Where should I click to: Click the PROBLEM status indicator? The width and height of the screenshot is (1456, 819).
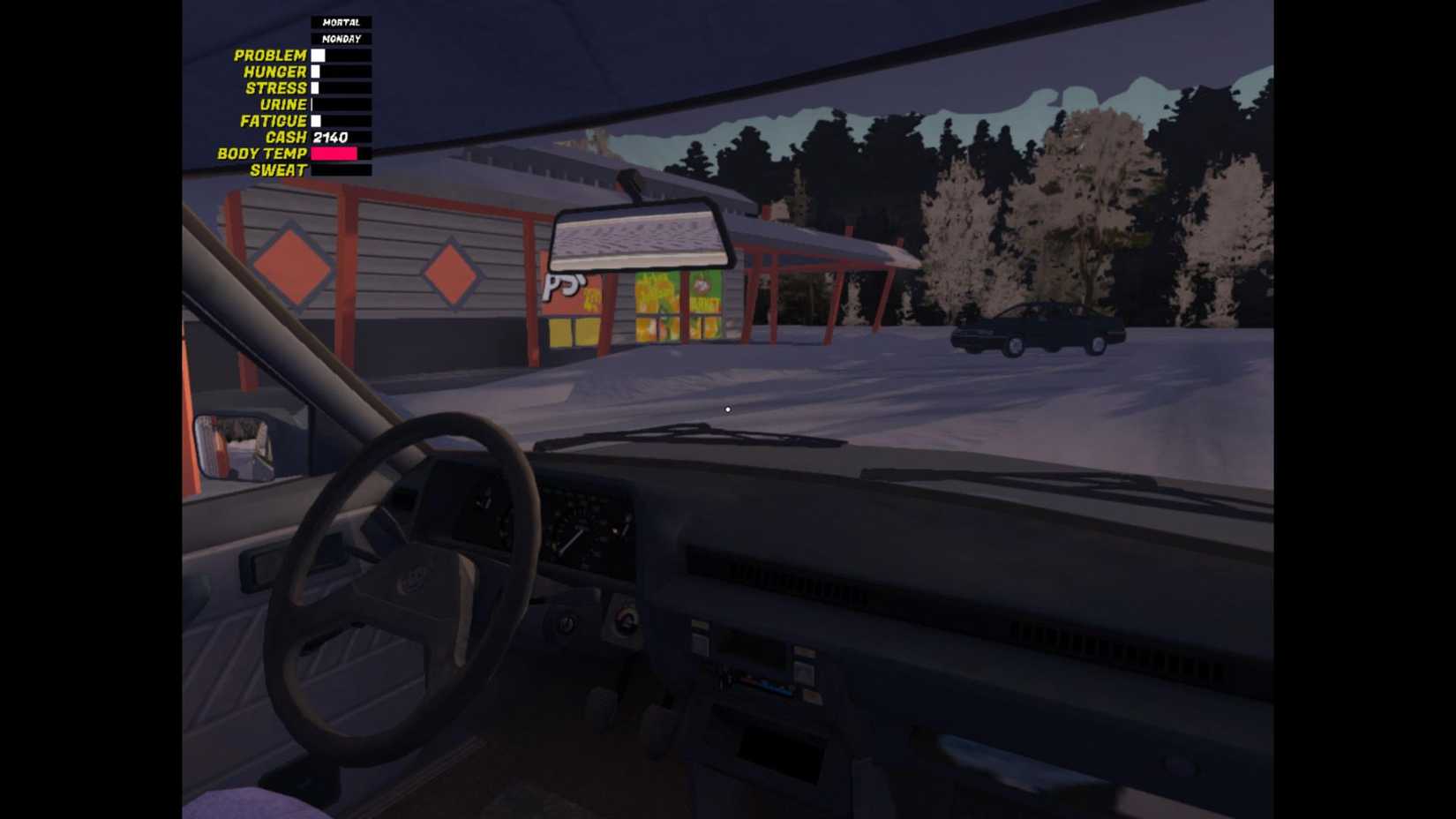click(x=319, y=55)
